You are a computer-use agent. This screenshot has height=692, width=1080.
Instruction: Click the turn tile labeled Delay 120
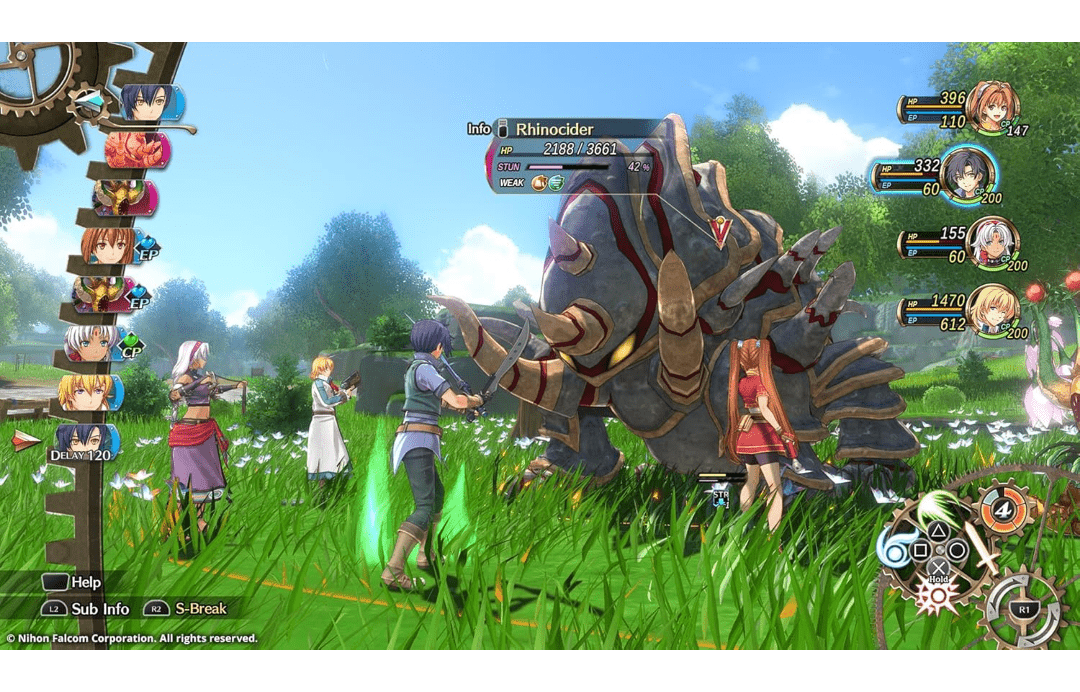coord(87,441)
